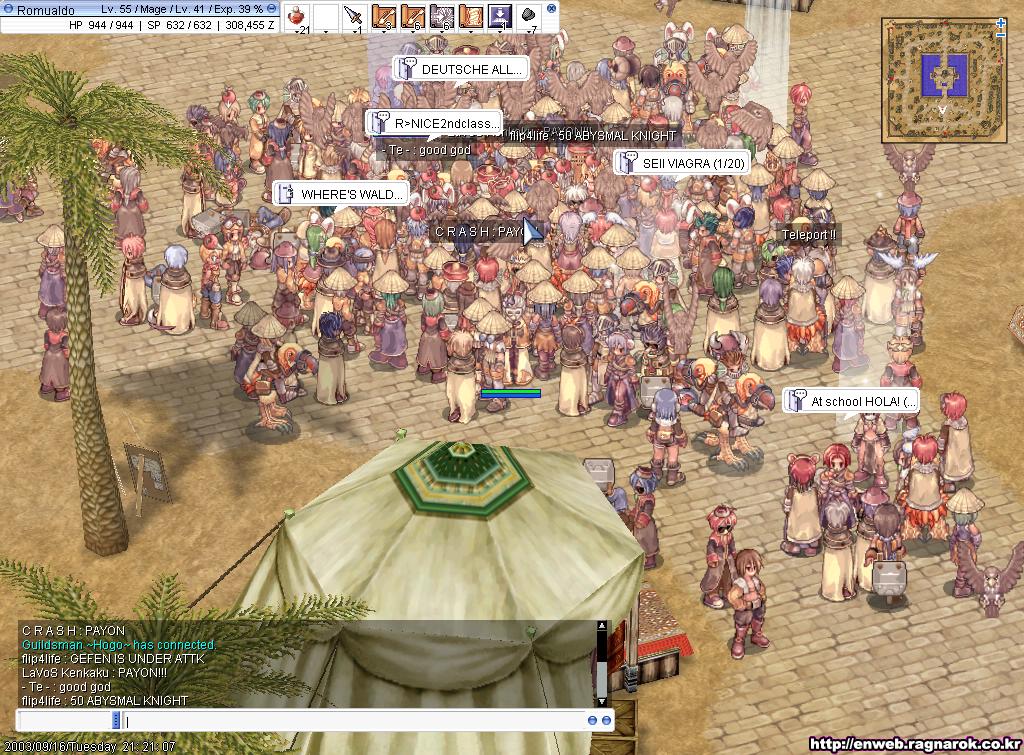Viewport: 1024px width, 755px height.
Task: Click the chat log scroll-down arrow
Action: click(601, 700)
